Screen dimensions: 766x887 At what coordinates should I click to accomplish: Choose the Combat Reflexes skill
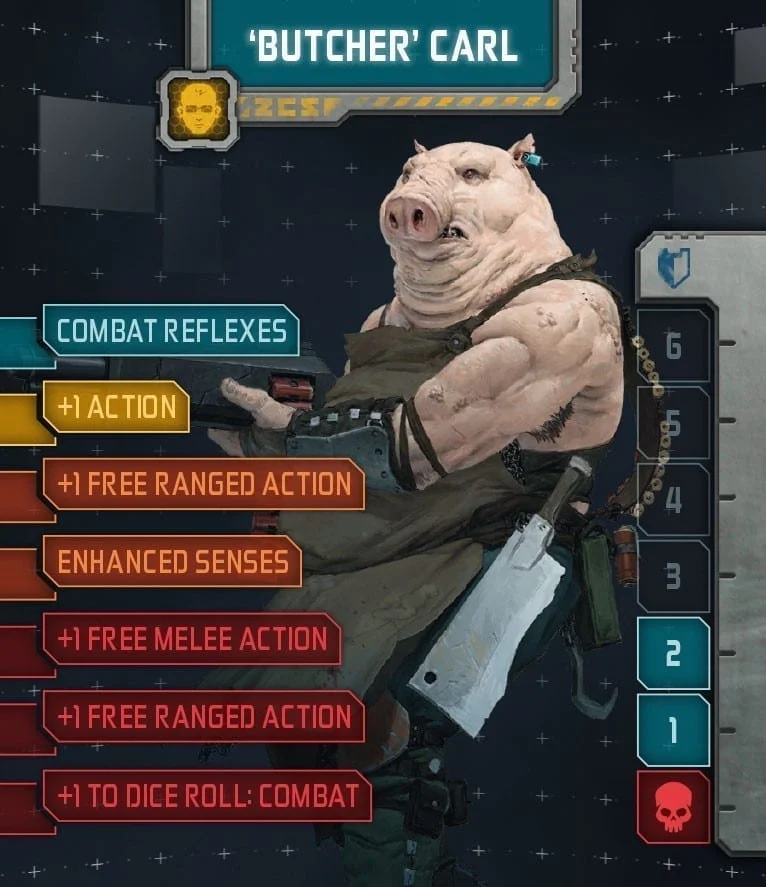click(x=171, y=331)
